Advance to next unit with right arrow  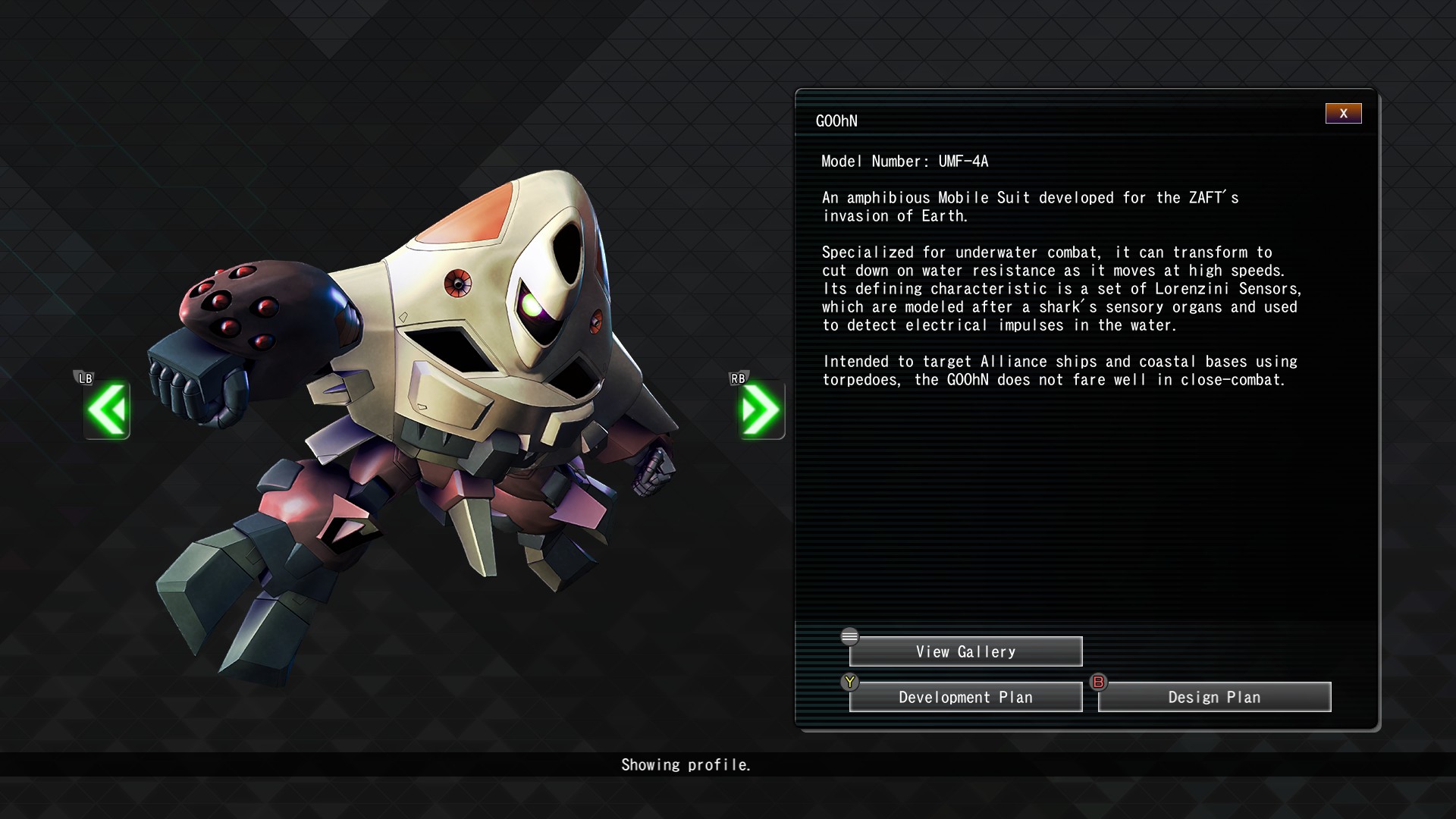tap(761, 410)
